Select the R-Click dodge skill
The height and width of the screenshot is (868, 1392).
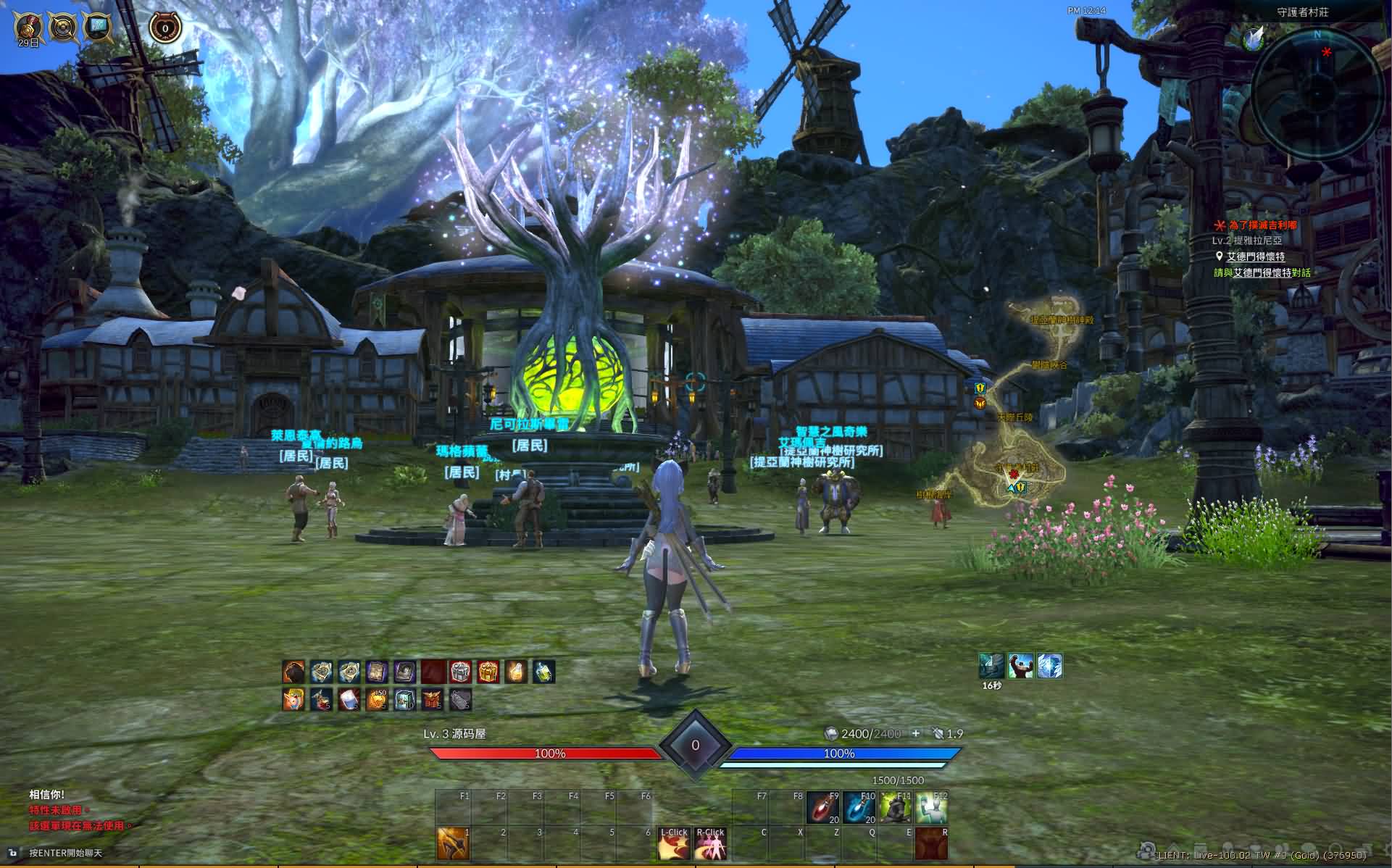pos(710,843)
